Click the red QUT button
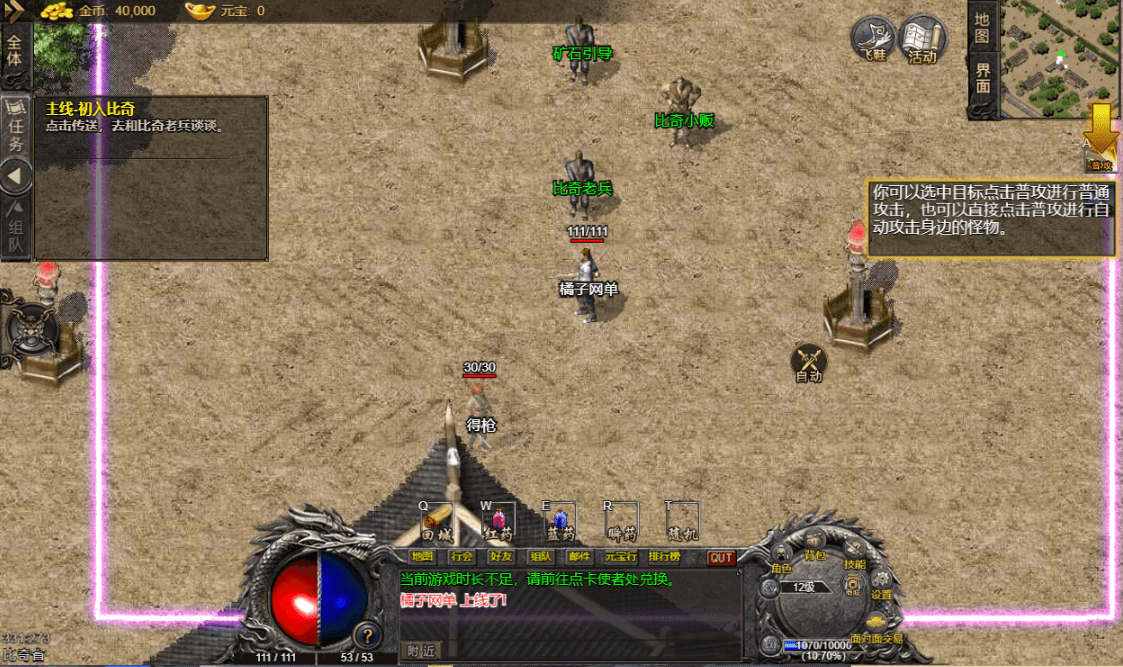Image resolution: width=1123 pixels, height=667 pixels. coord(721,558)
